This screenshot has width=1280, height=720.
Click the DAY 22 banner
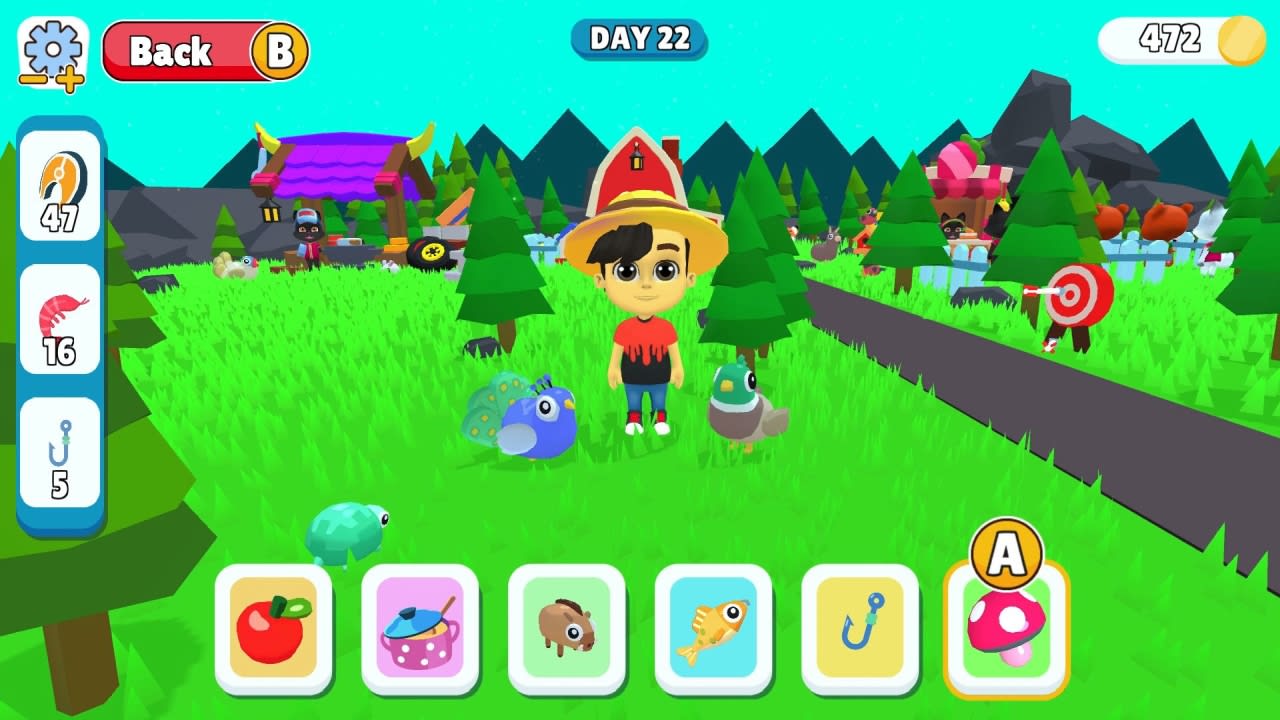click(x=640, y=40)
